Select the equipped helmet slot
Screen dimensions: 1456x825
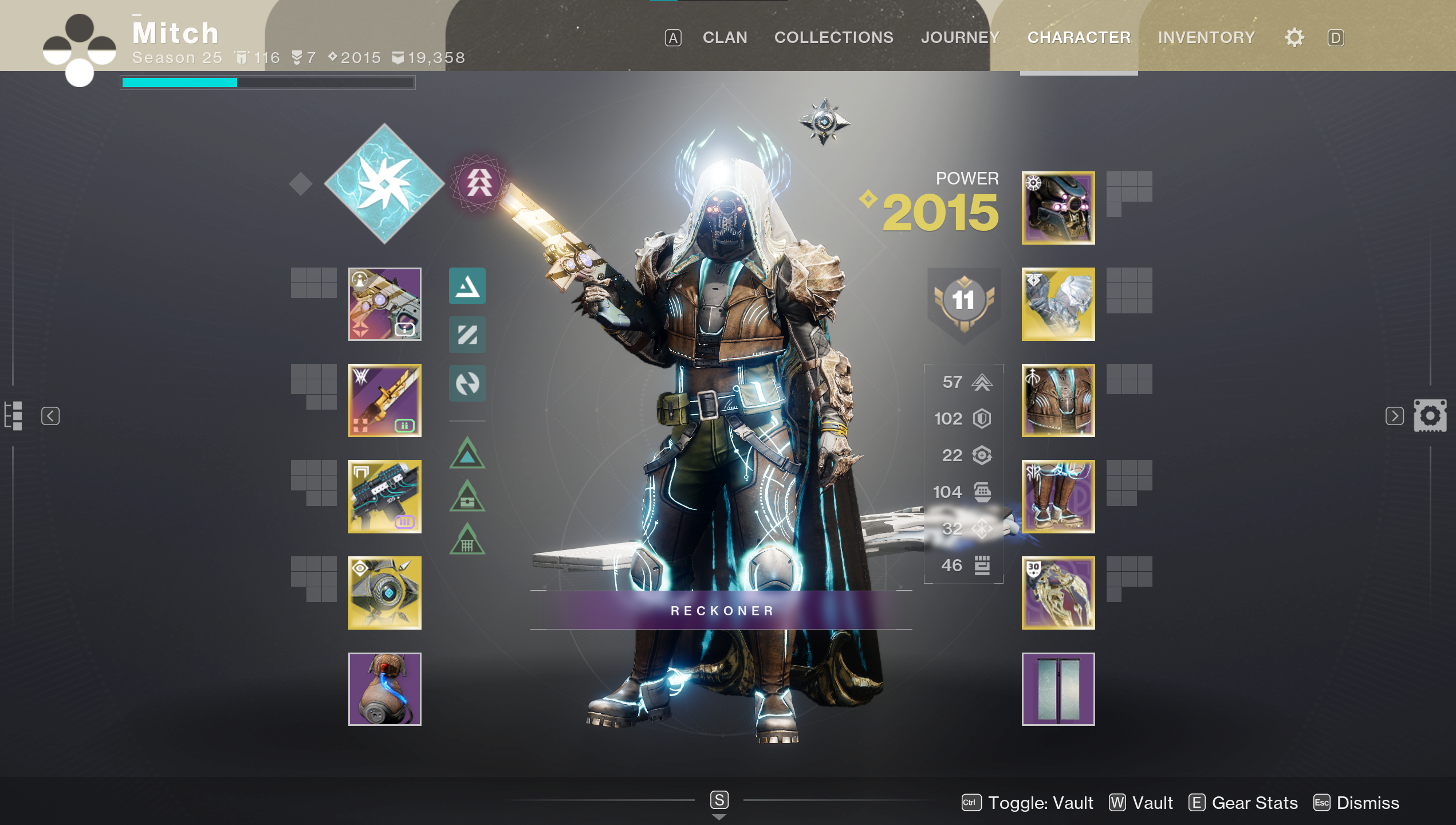click(x=1058, y=208)
